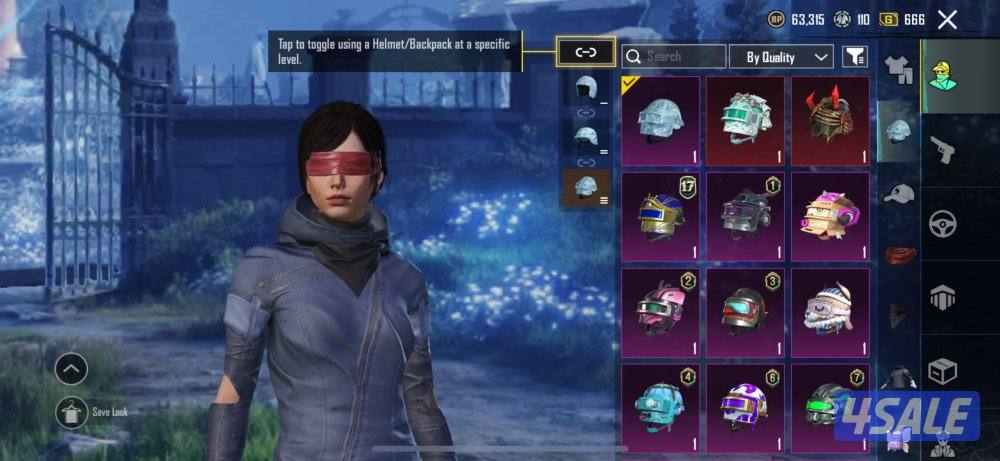Screen dimensions: 1000x461
Task: Select the pink cat-eared helmet
Action: click(830, 215)
